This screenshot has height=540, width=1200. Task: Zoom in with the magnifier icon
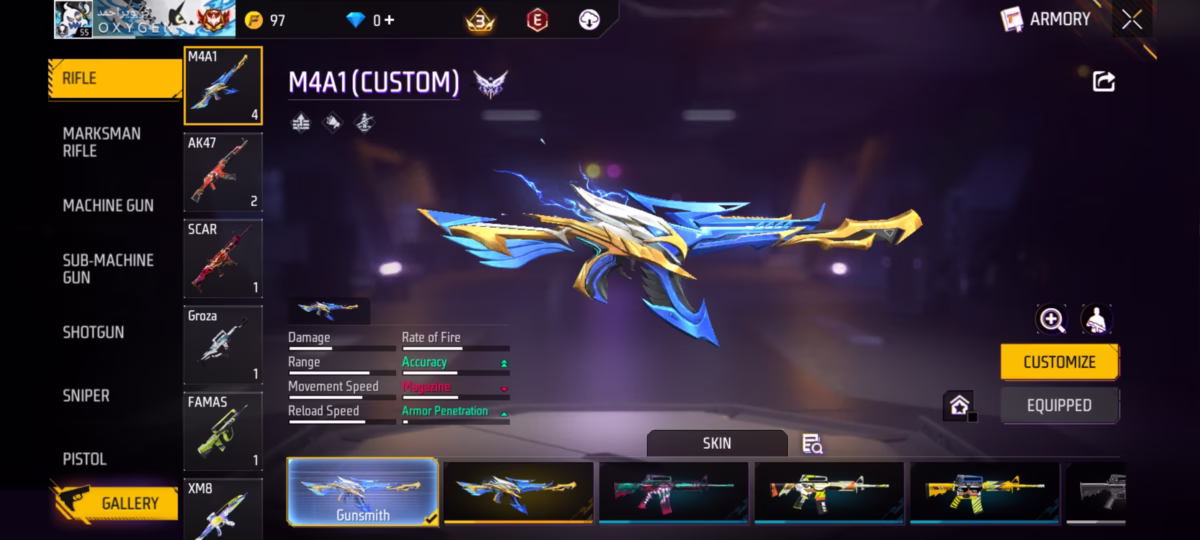pos(1052,319)
